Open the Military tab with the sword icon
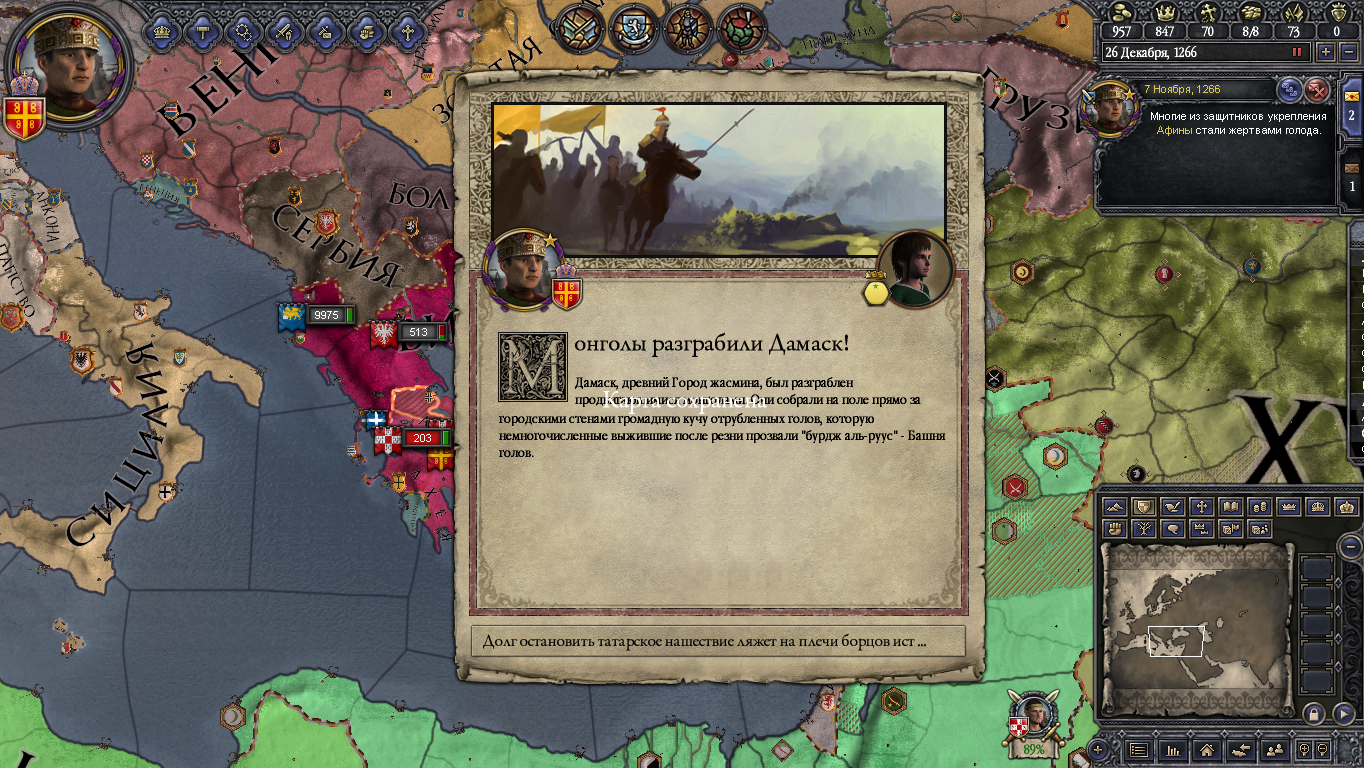The width and height of the screenshot is (1364, 768). click(283, 31)
